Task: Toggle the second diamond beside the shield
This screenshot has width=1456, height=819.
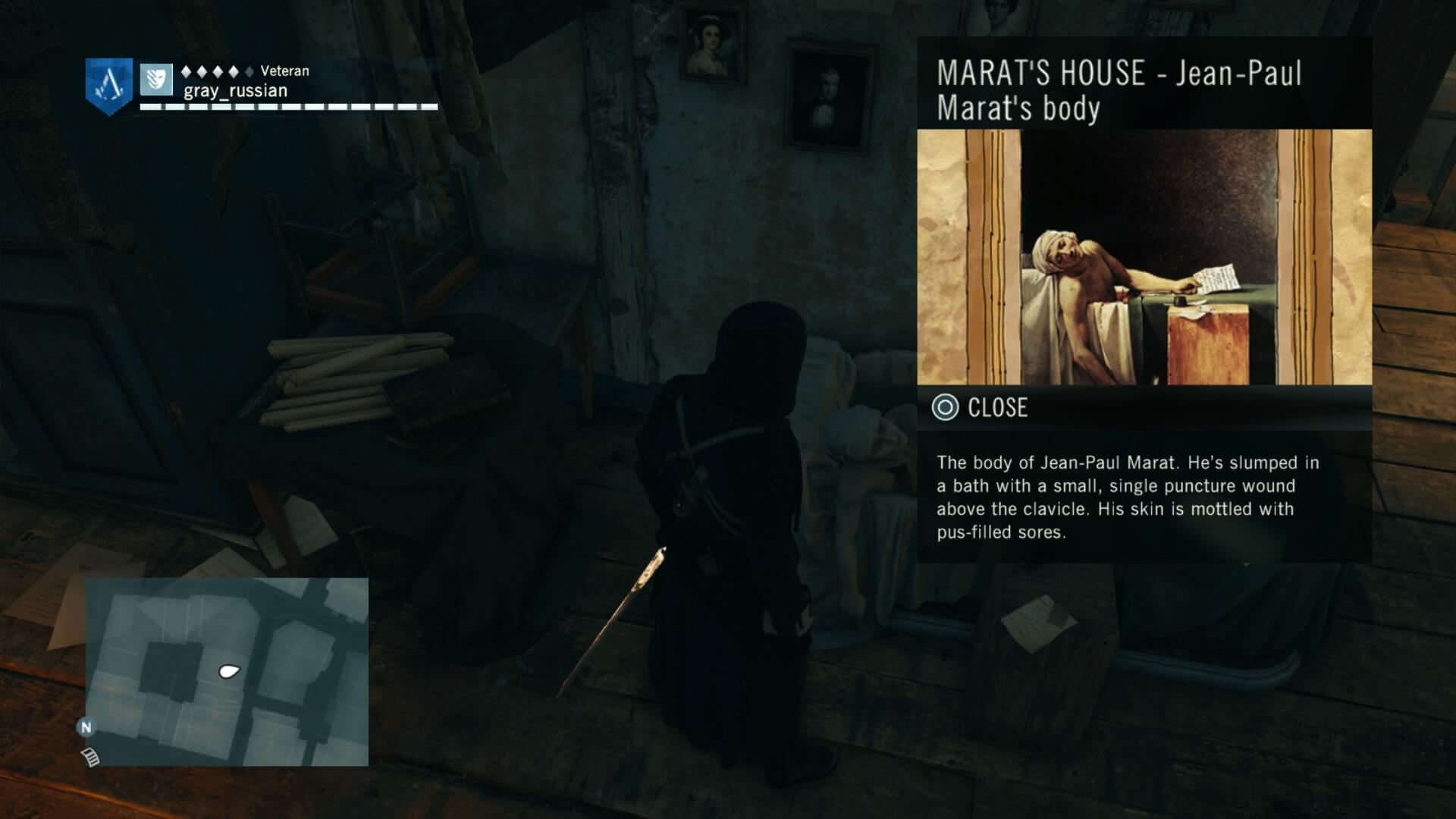Action: pyautogui.click(x=202, y=71)
